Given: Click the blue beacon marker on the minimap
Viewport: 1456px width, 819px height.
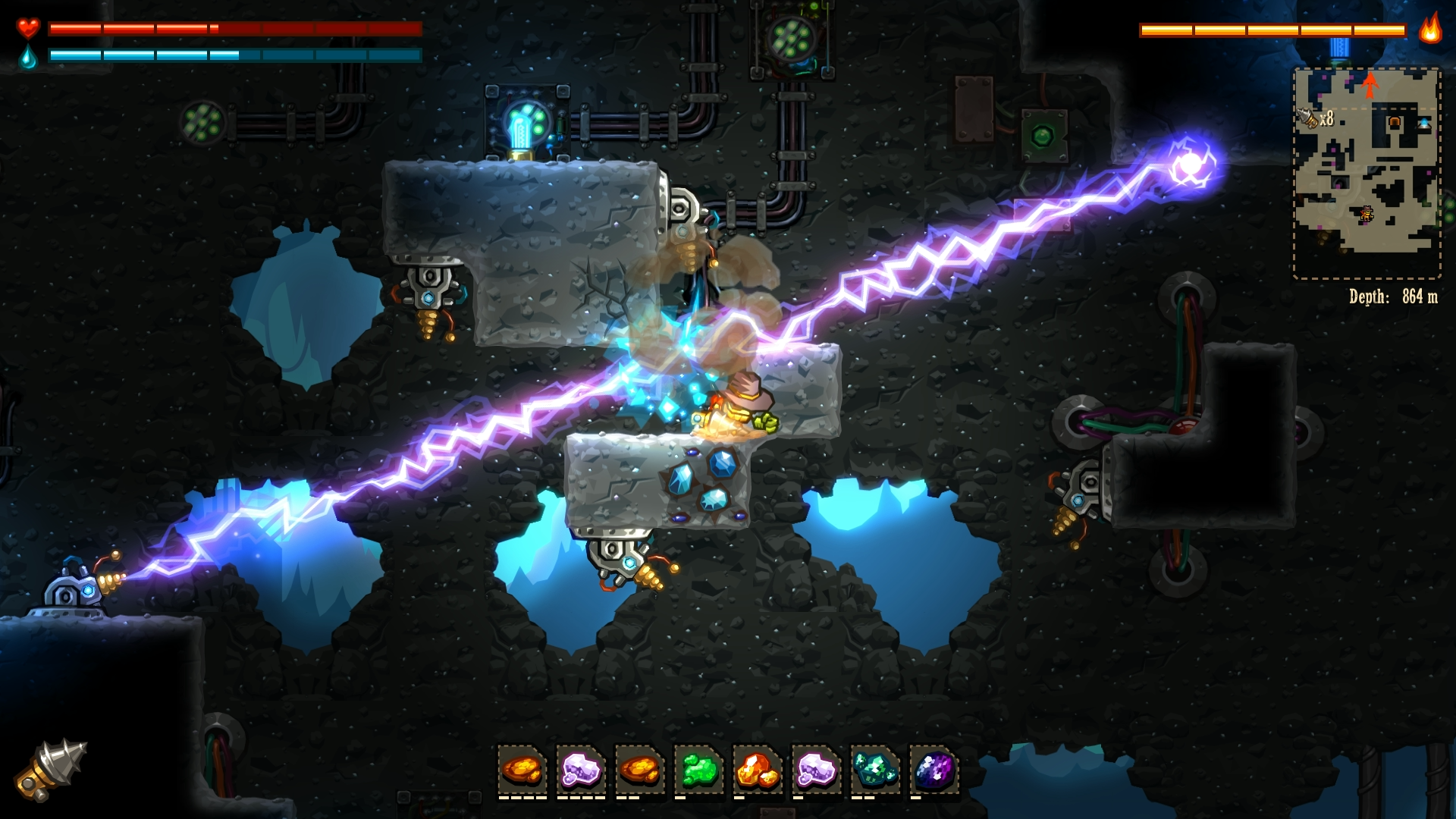Looking at the screenshot, I should pos(1425,123).
